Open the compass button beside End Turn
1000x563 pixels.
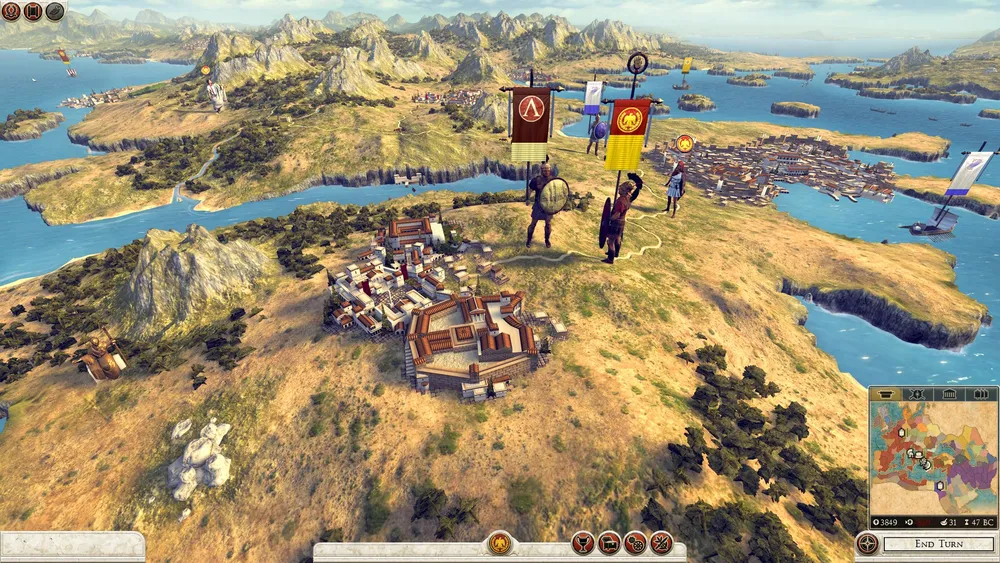pyautogui.click(x=867, y=544)
